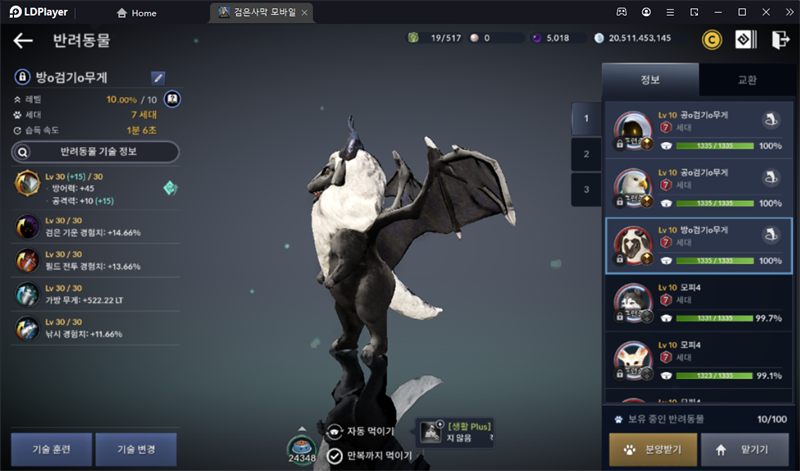
Task: Toggle the lock icon beside the pet name
Action: point(21,77)
